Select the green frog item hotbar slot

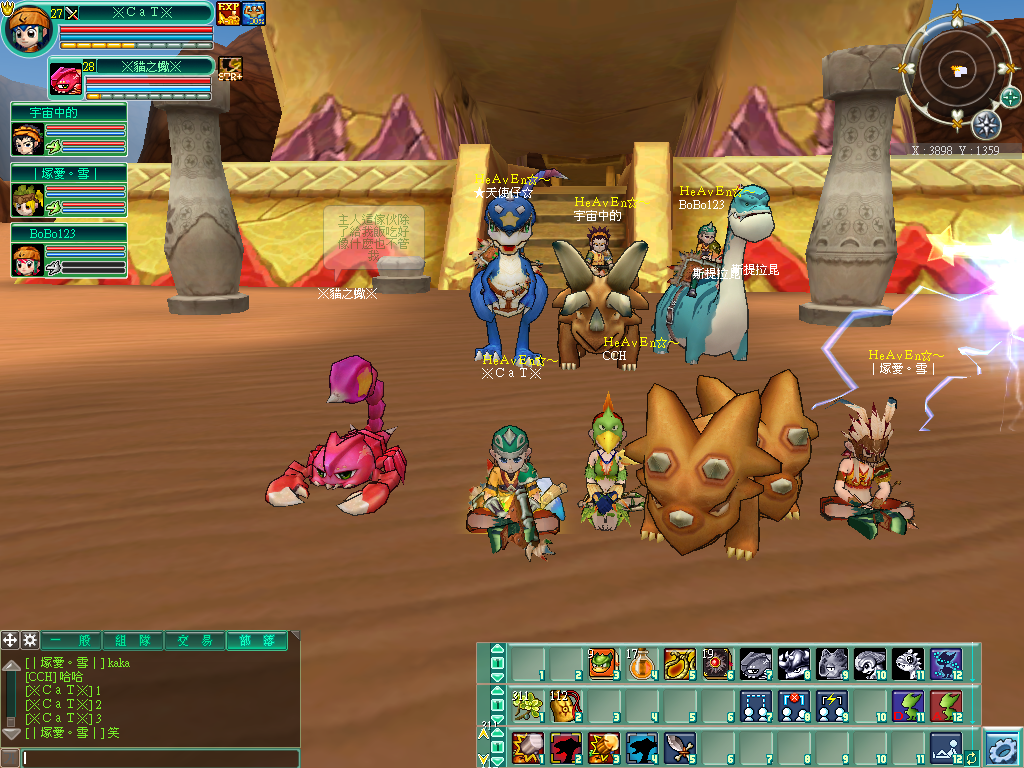[x=602, y=663]
